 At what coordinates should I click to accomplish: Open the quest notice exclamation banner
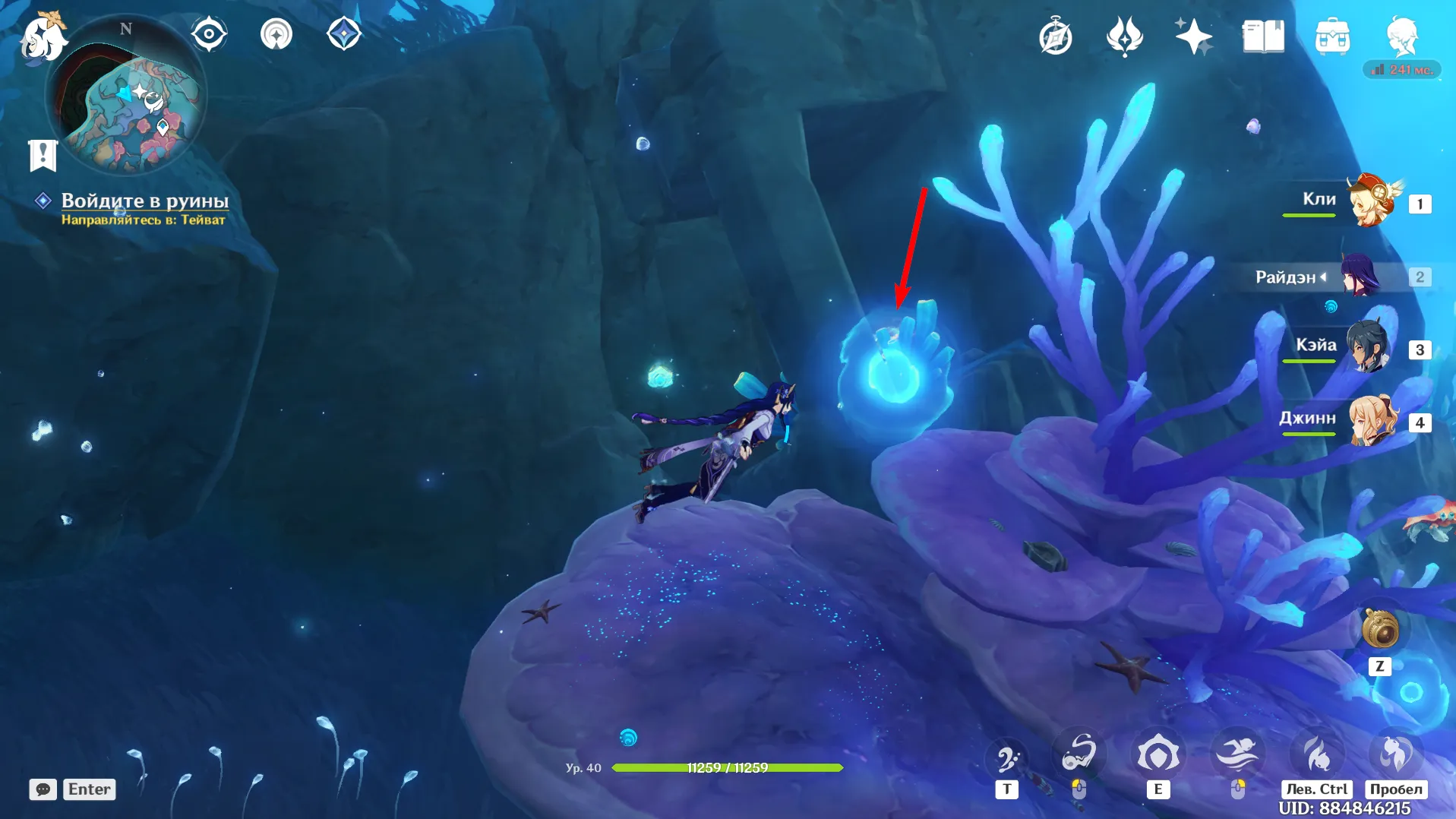coord(43,155)
